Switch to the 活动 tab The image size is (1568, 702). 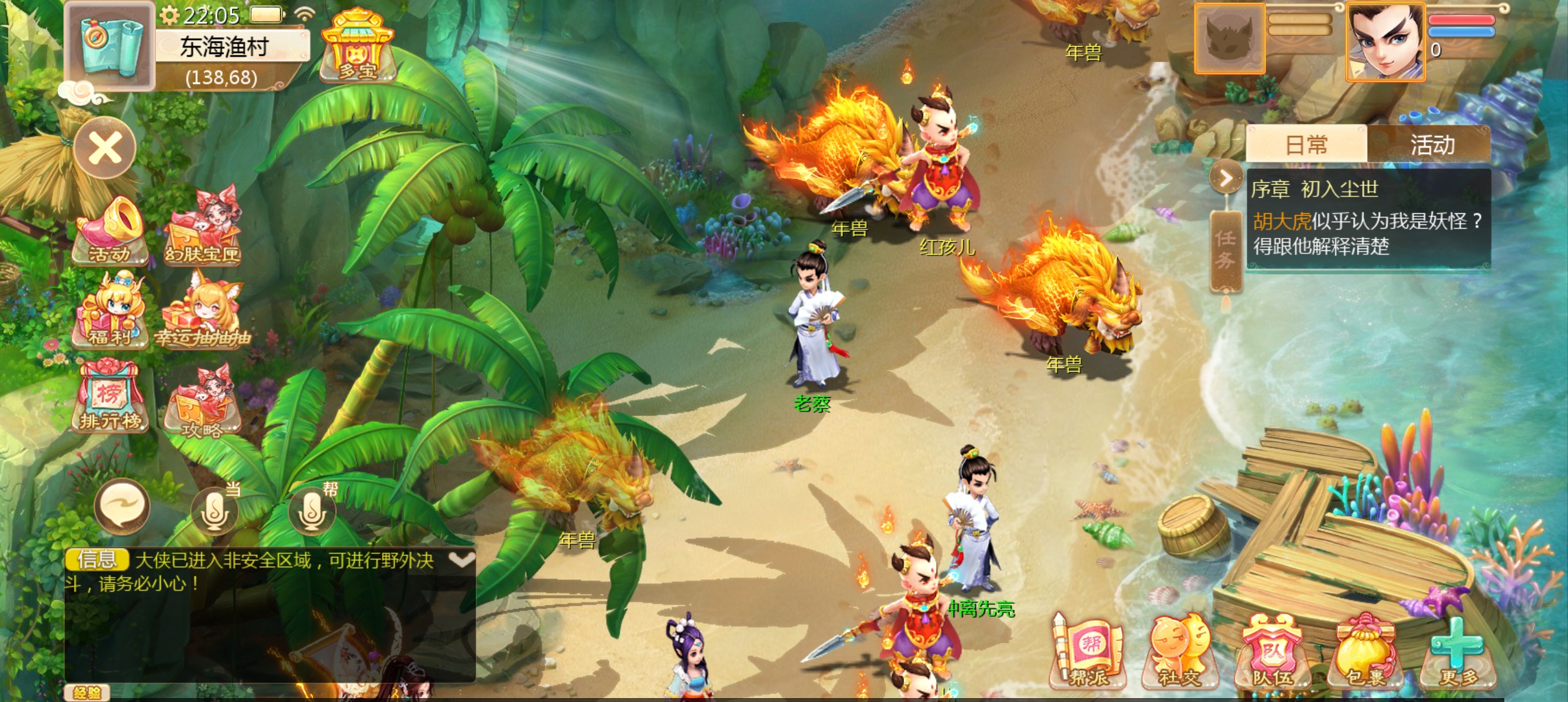coord(1432,144)
